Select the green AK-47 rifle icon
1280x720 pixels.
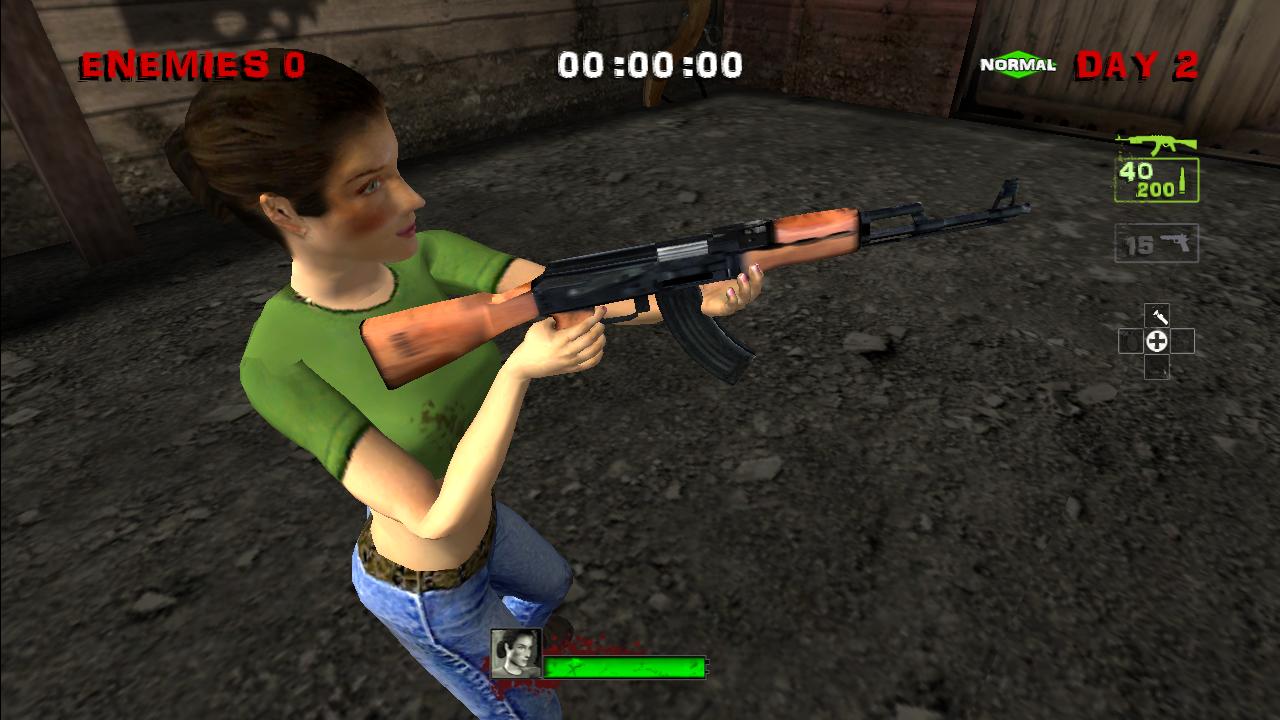tap(1156, 145)
